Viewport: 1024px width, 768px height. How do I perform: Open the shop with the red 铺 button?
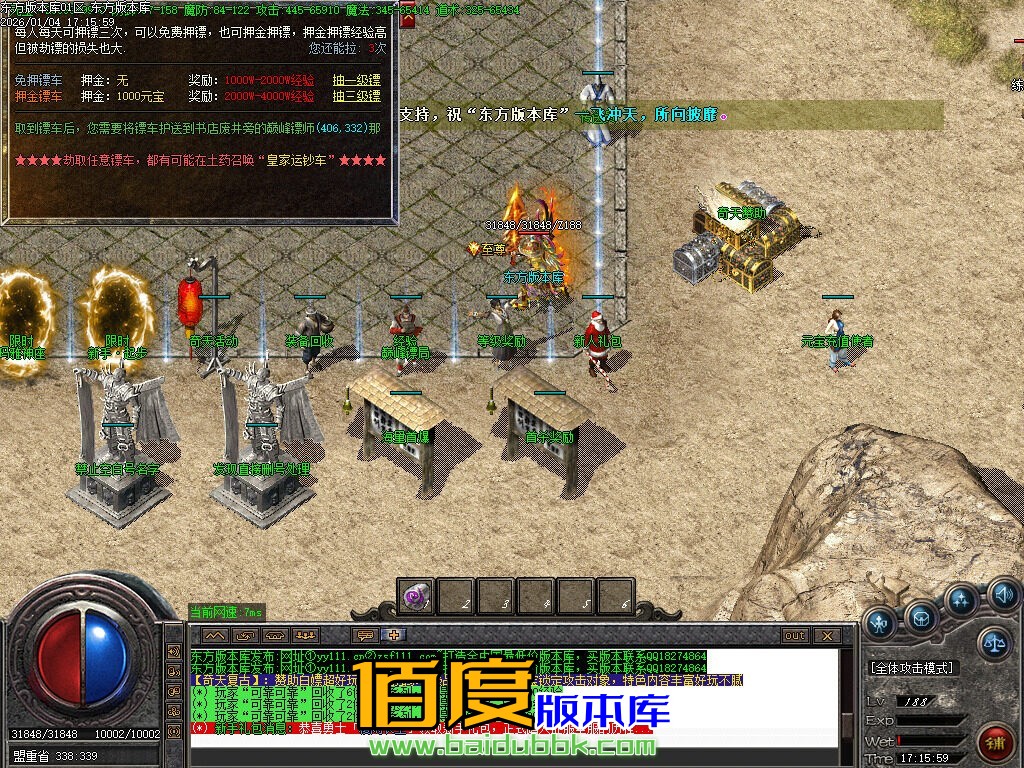coord(994,741)
